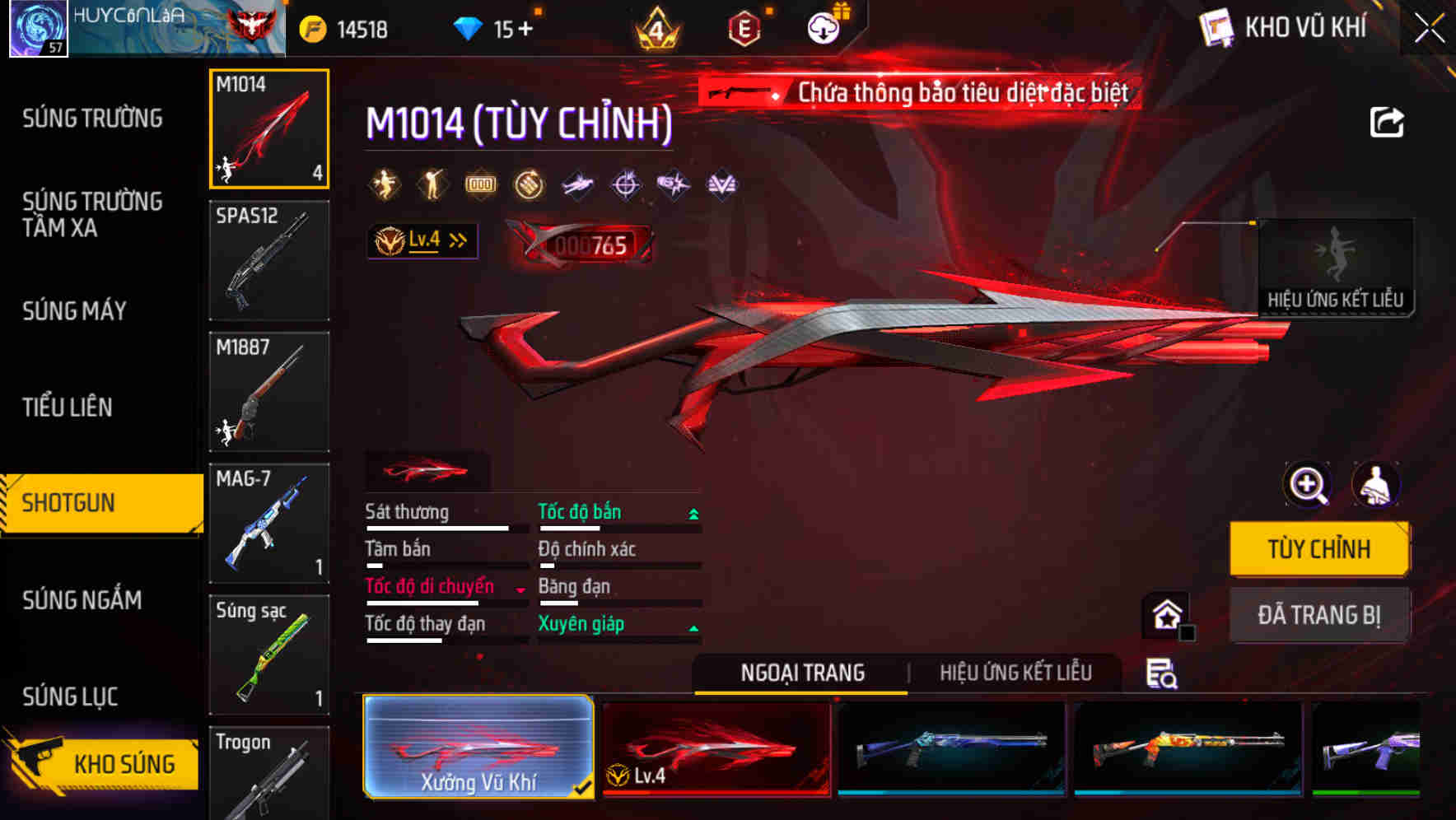1456x820 pixels.
Task: Toggle the Hiệu Ứng Kết Liễu preview panel
Action: [1336, 268]
